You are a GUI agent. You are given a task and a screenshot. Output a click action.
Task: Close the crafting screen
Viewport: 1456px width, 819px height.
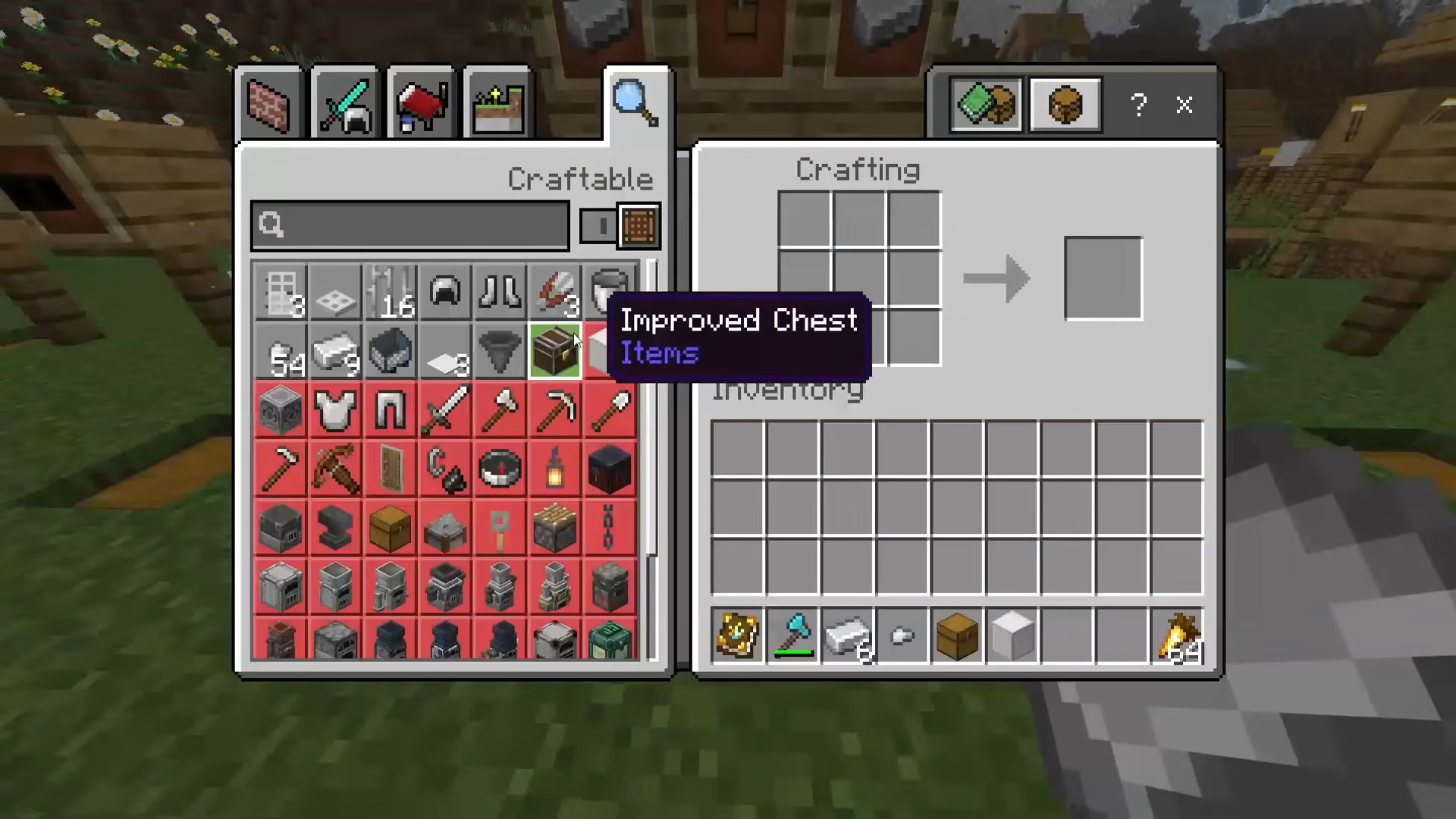click(x=1185, y=105)
